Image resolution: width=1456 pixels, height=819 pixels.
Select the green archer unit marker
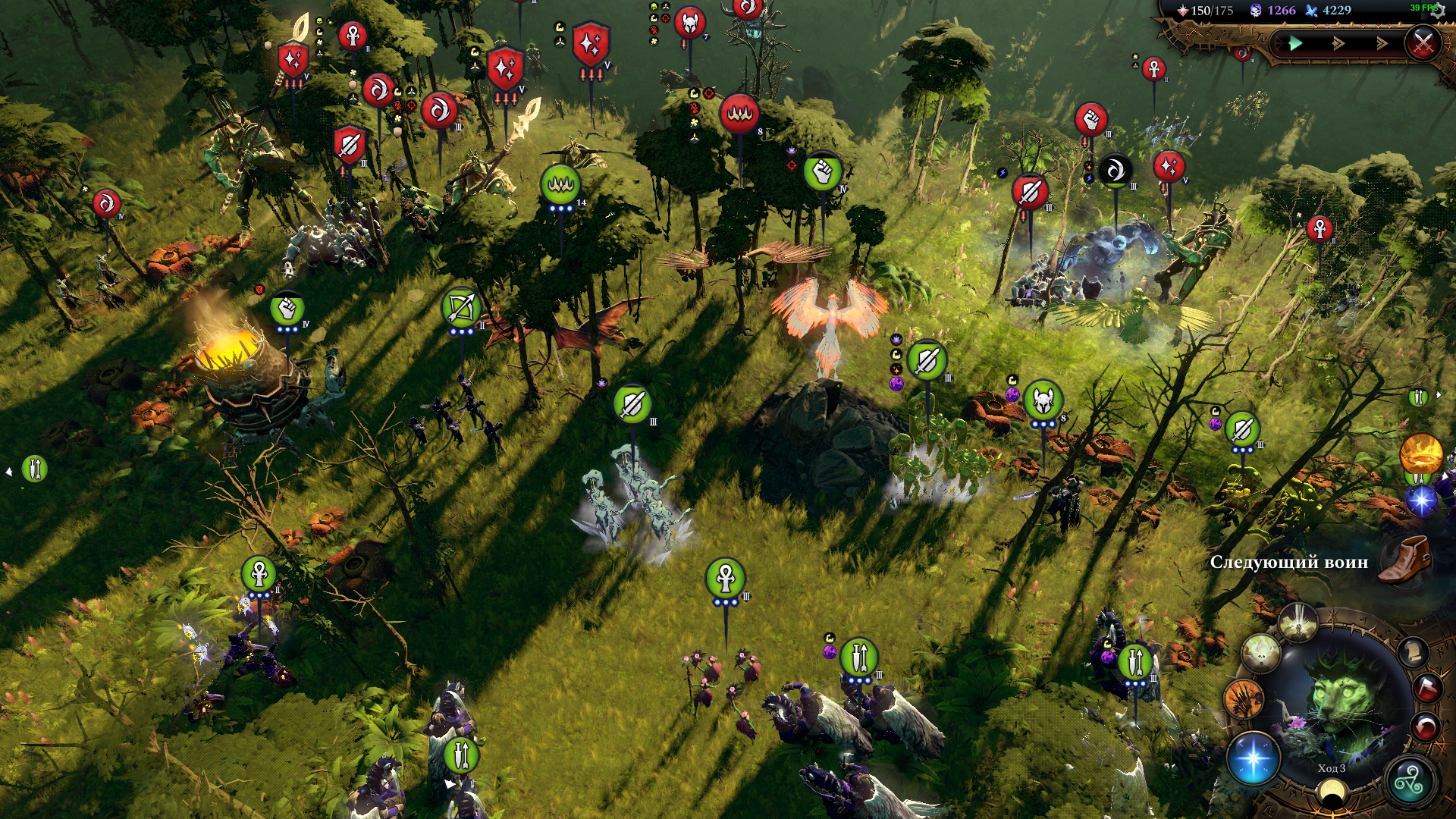(x=460, y=309)
